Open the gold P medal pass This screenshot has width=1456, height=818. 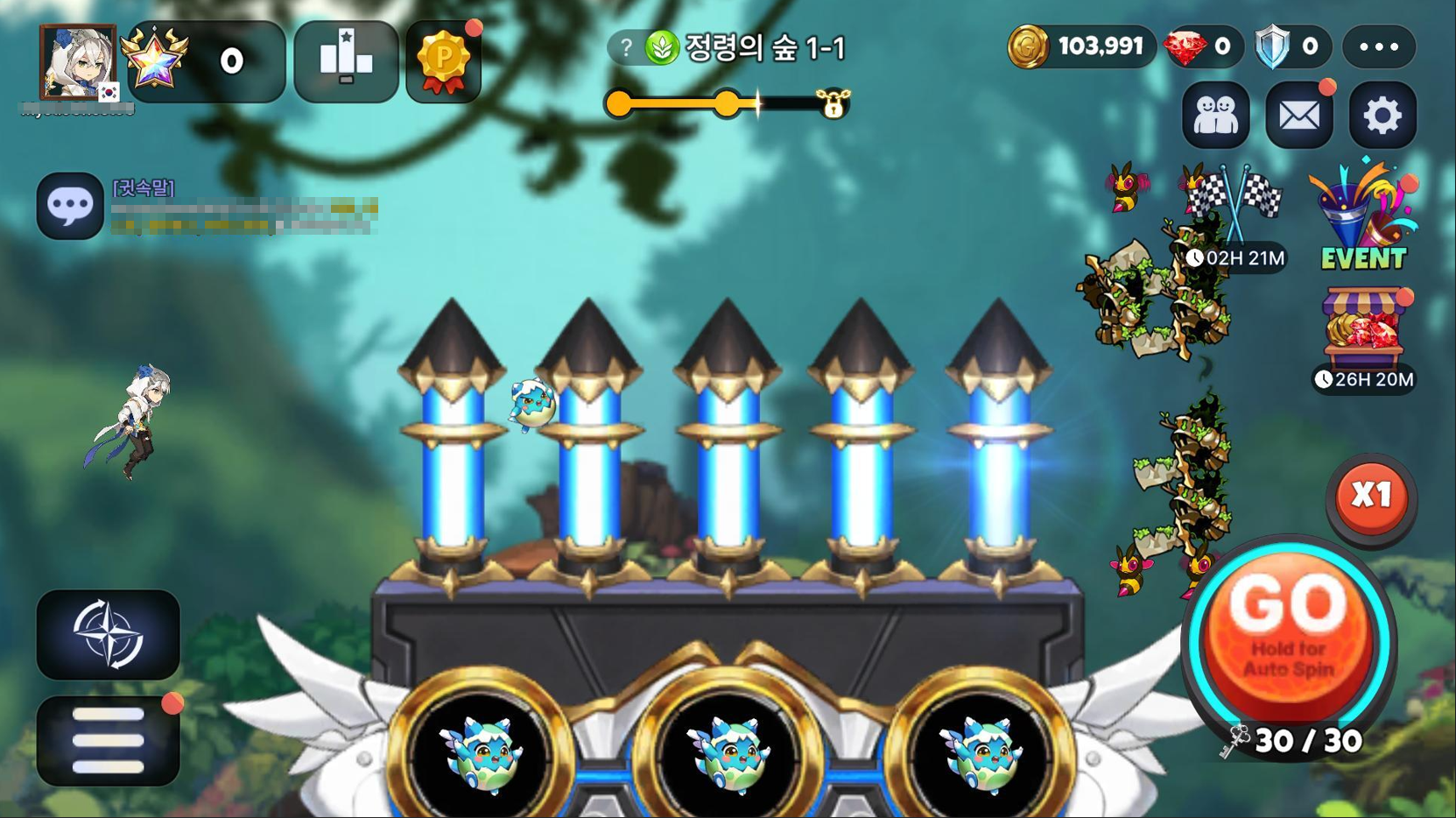coord(444,61)
